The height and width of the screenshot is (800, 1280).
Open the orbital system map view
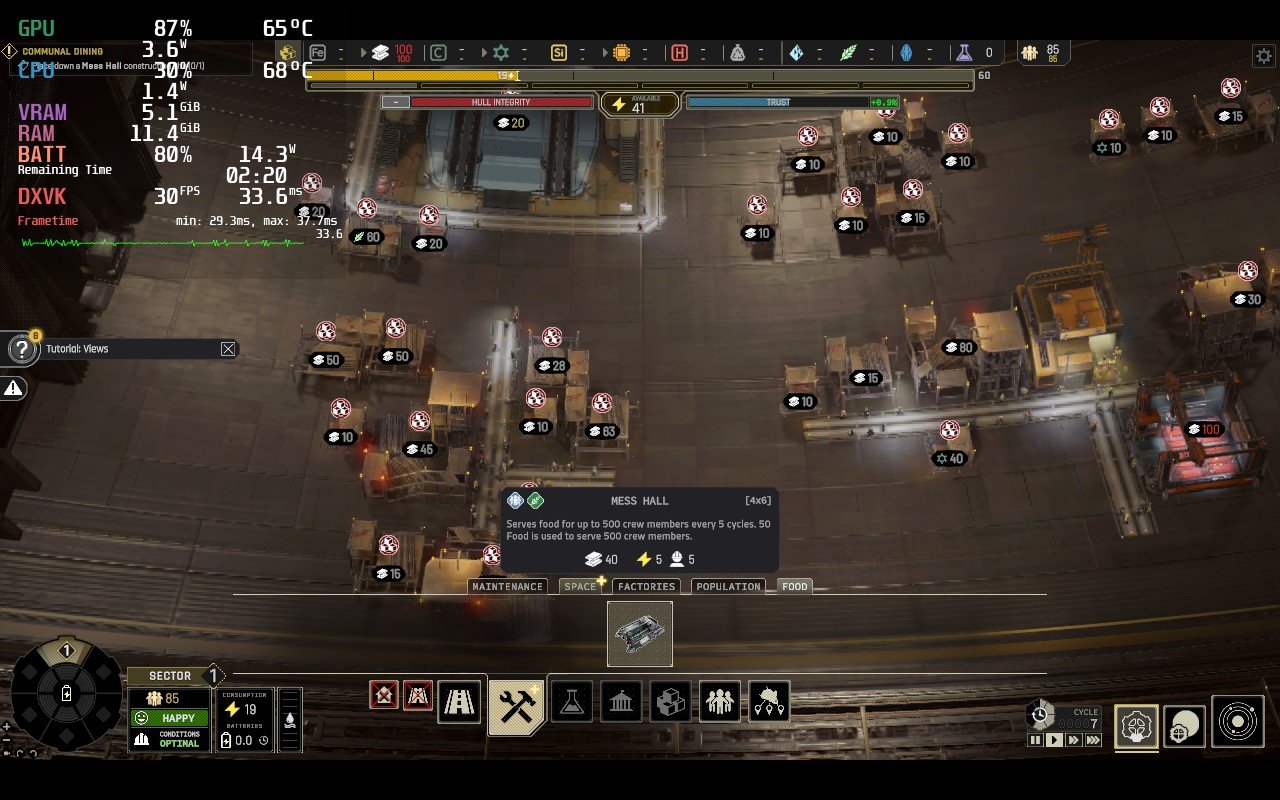pos(1237,722)
